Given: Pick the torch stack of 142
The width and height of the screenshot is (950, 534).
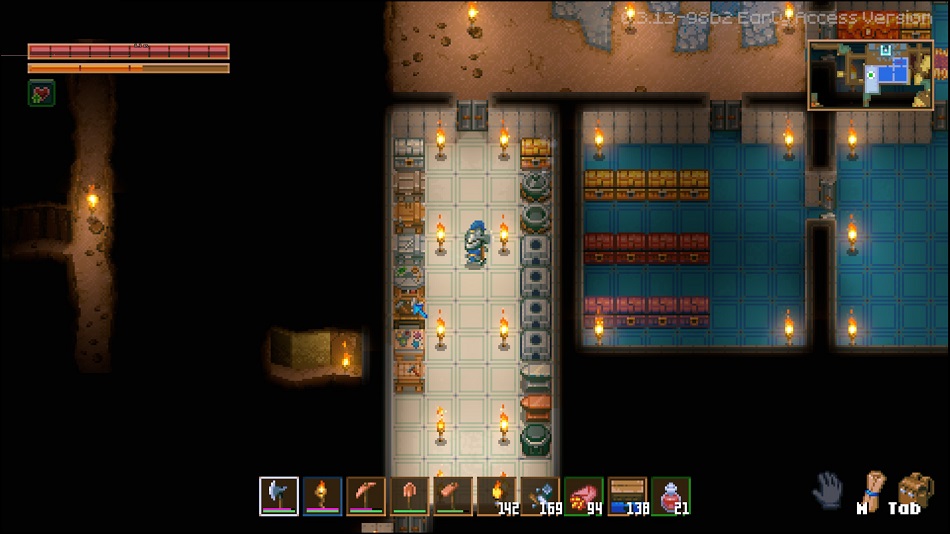Looking at the screenshot, I should pyautogui.click(x=497, y=496).
